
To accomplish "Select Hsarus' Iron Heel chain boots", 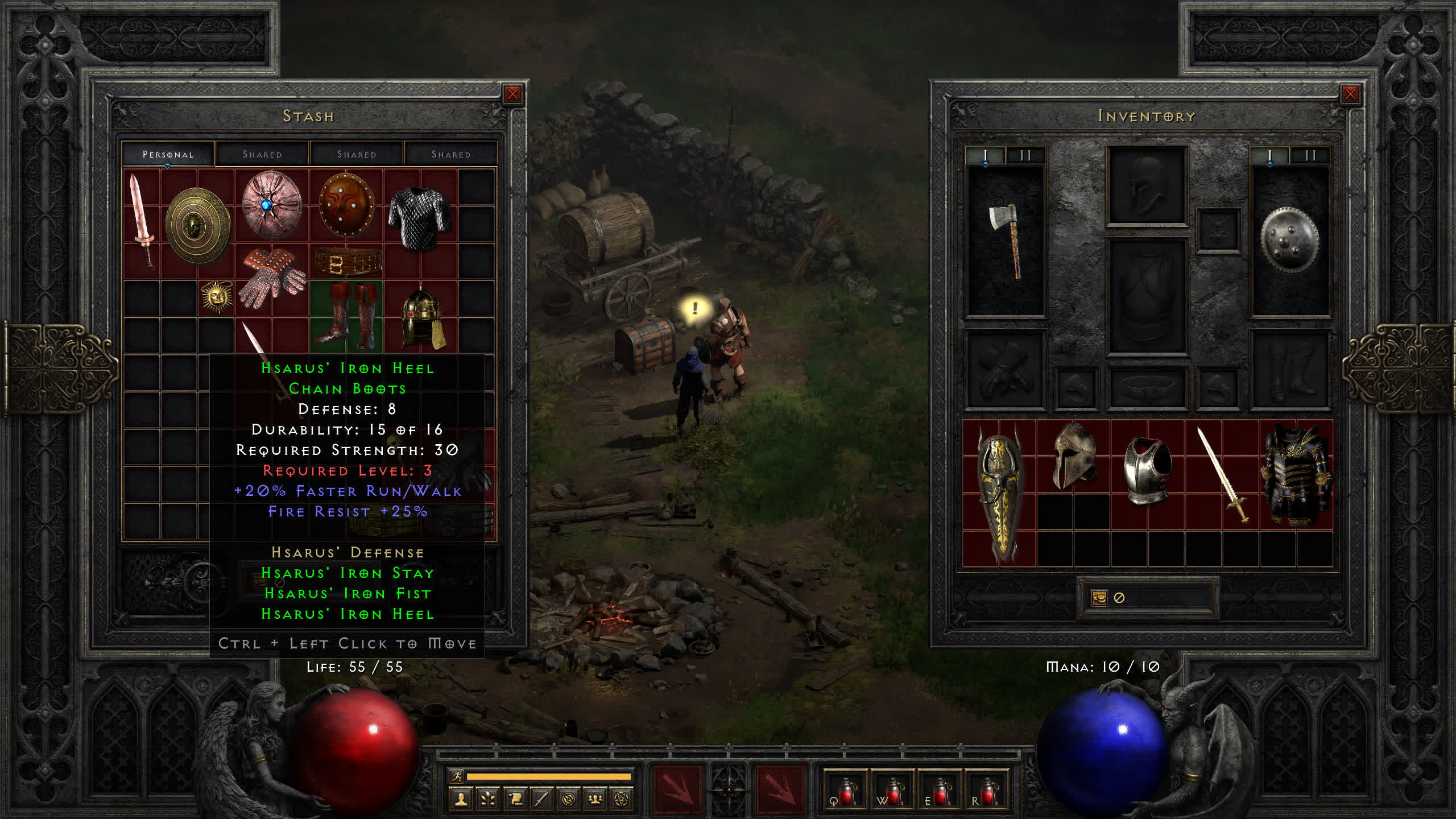I will pos(347,316).
